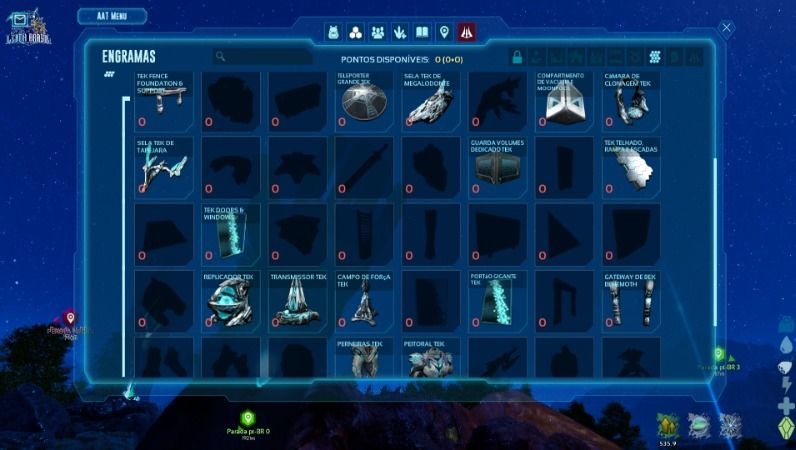Click the engram search field

(x=262, y=57)
